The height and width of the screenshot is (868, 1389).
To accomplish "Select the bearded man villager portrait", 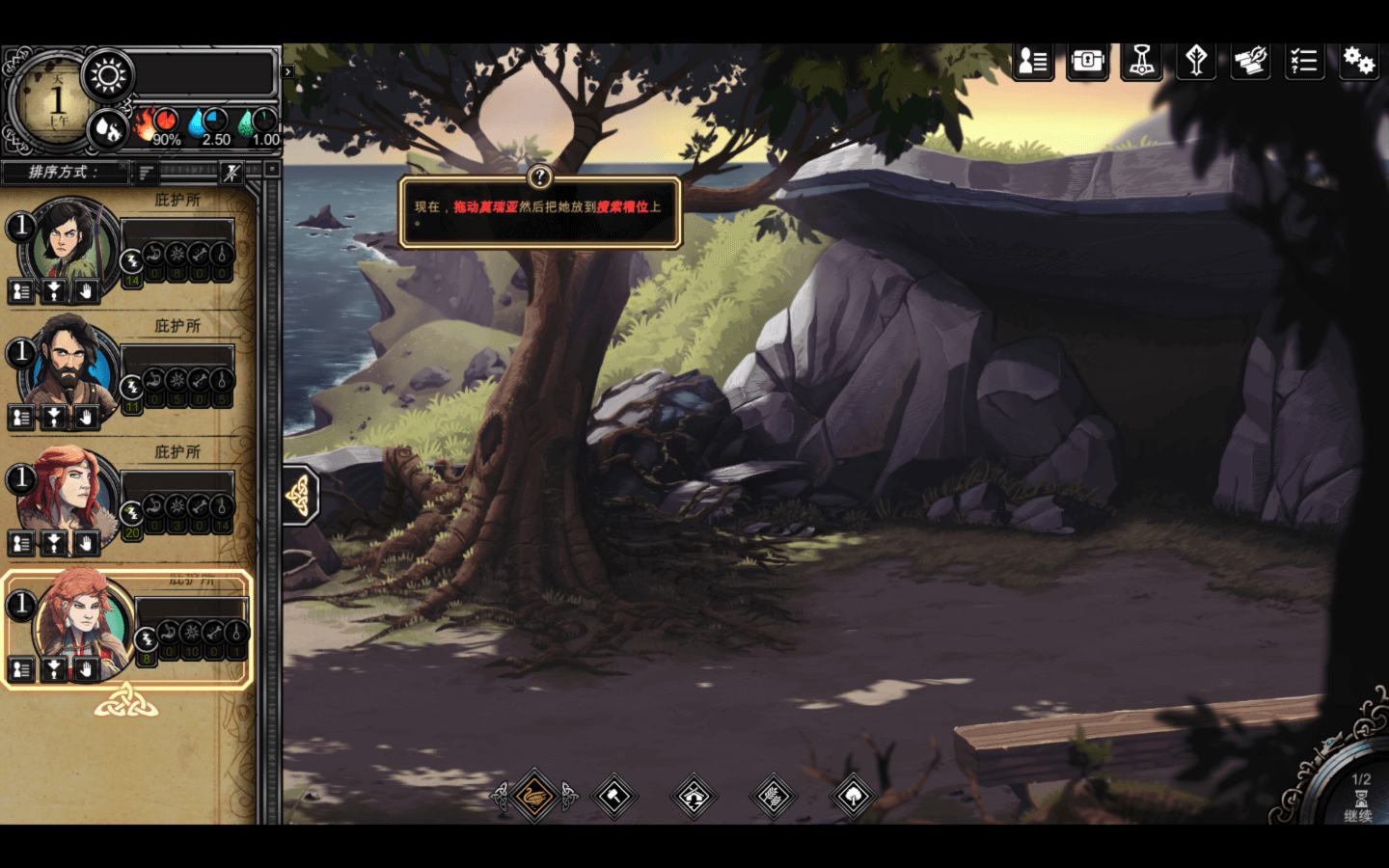I will coord(68,366).
